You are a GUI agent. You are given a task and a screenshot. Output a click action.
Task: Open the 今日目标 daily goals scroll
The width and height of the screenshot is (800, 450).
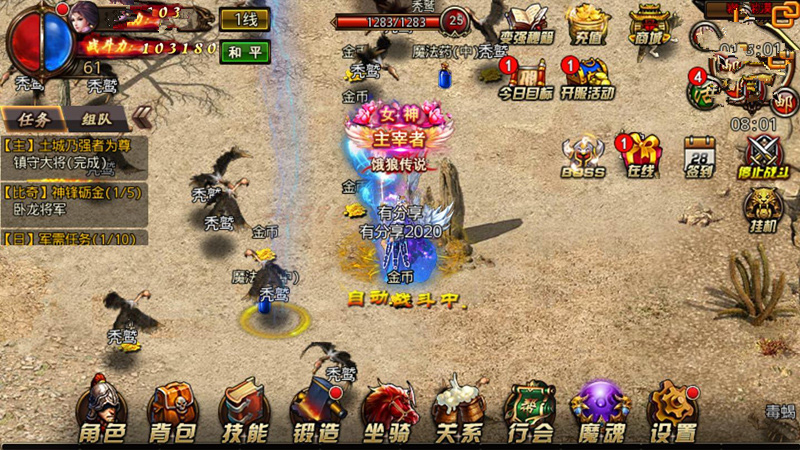coord(526,77)
